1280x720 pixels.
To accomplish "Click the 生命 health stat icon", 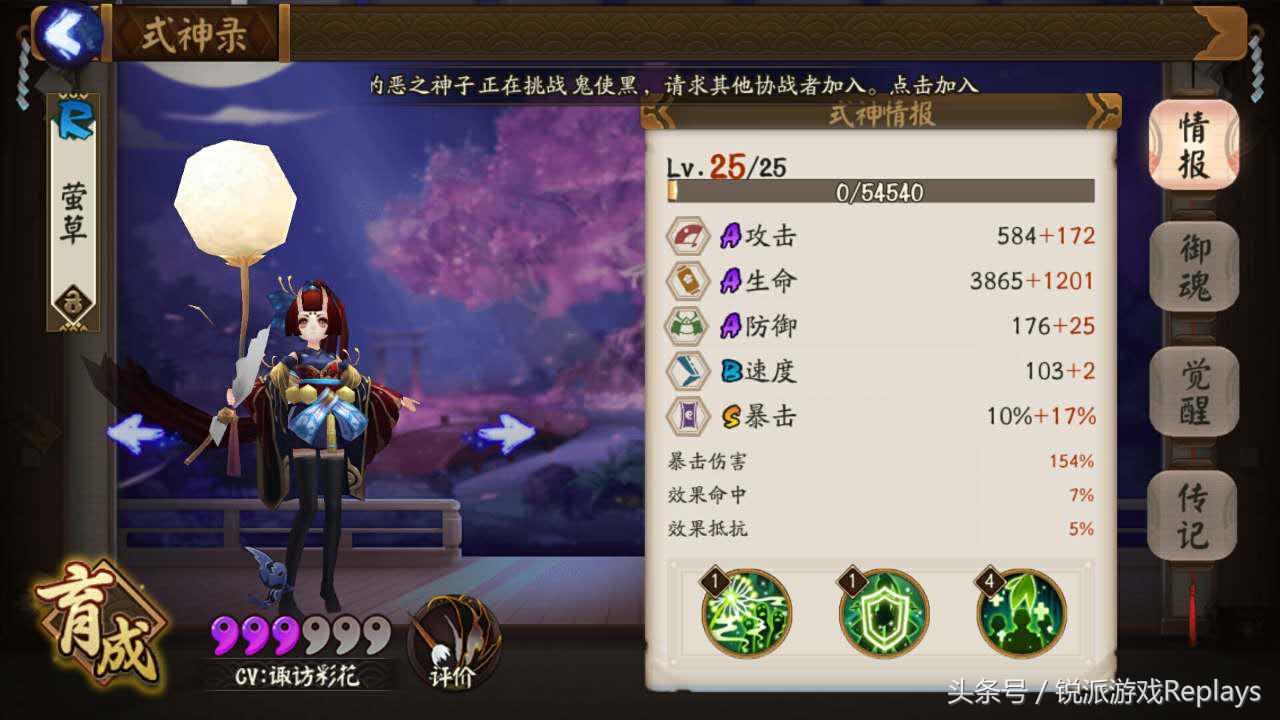I will 687,281.
